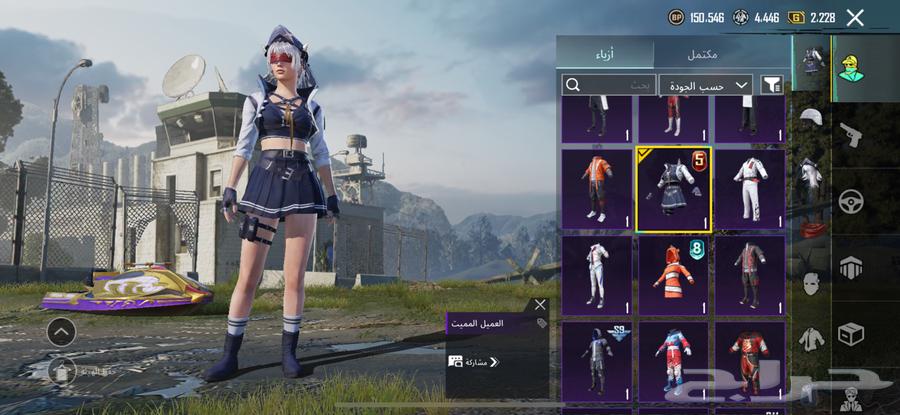
Task: Open the vehicles category with steering wheel
Action: 851,200
